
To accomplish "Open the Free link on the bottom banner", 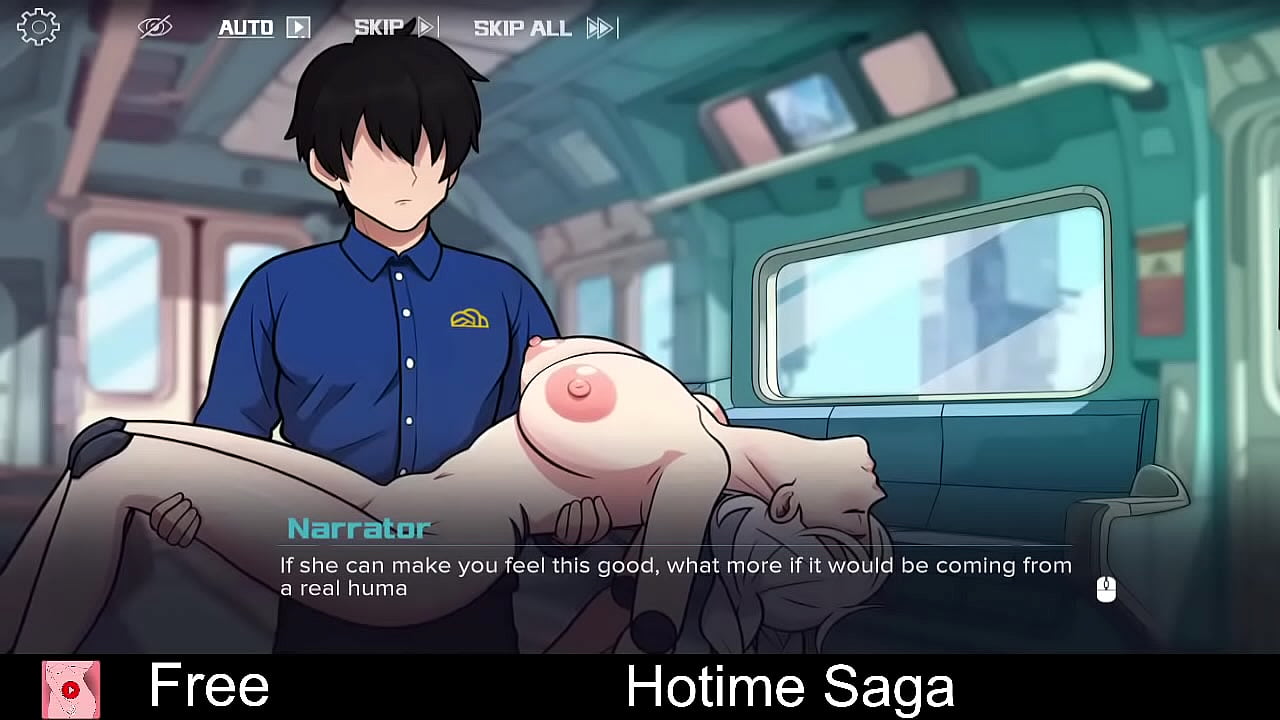I will pyautogui.click(x=208, y=686).
